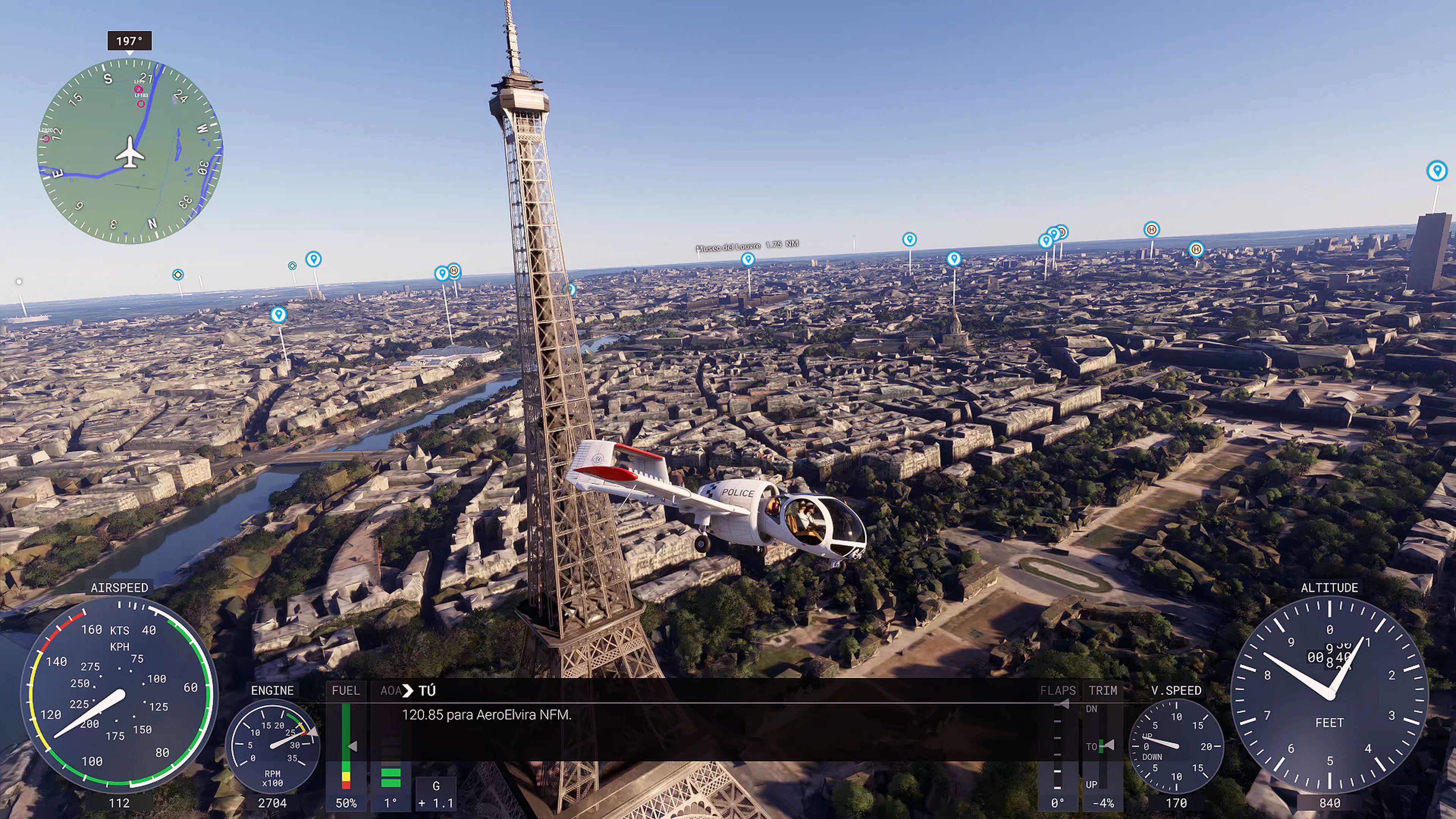Click the LF820 airfield marker on the minimap

[x=46, y=138]
